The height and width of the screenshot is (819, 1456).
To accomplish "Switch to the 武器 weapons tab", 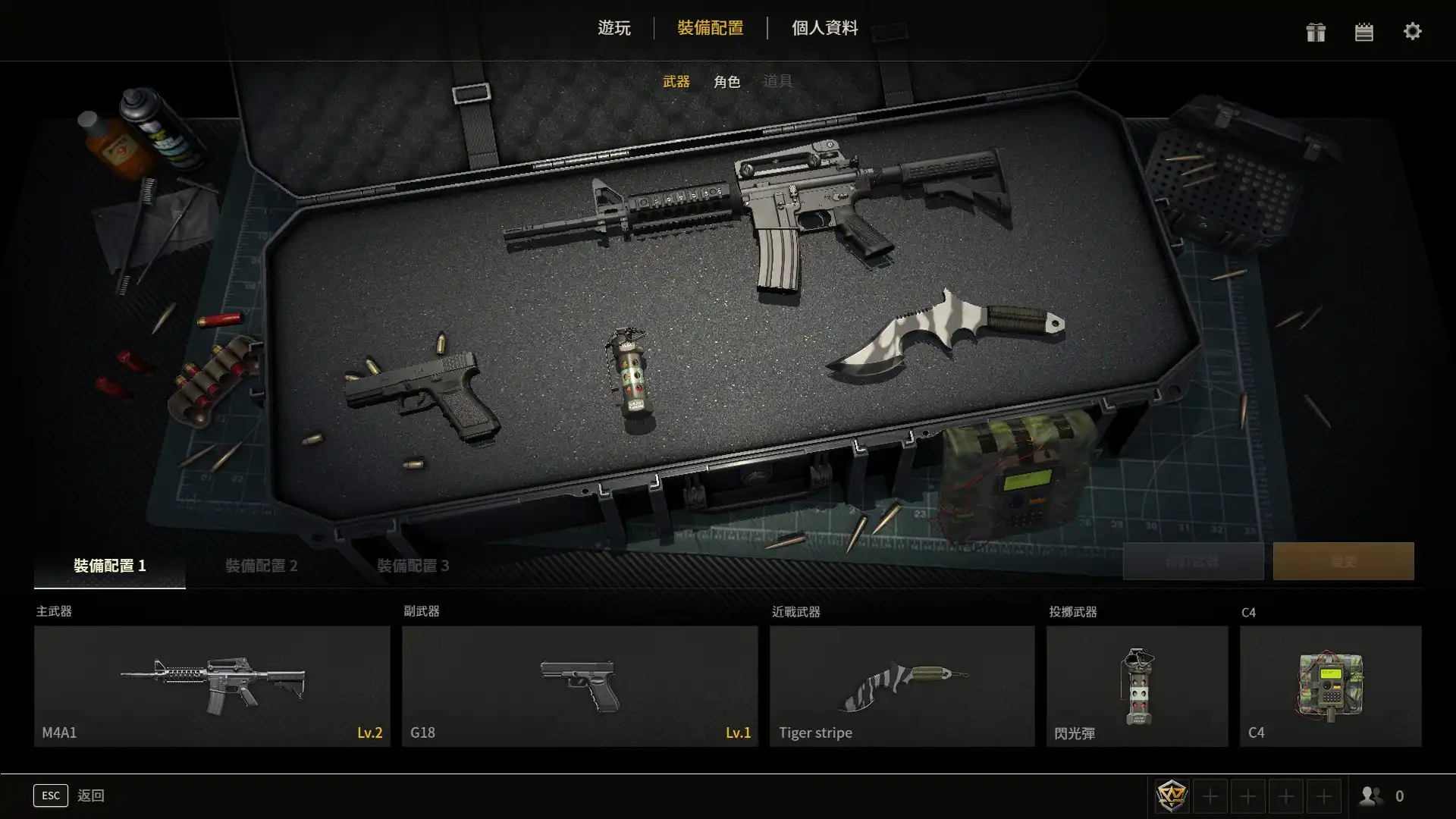I will [x=676, y=81].
